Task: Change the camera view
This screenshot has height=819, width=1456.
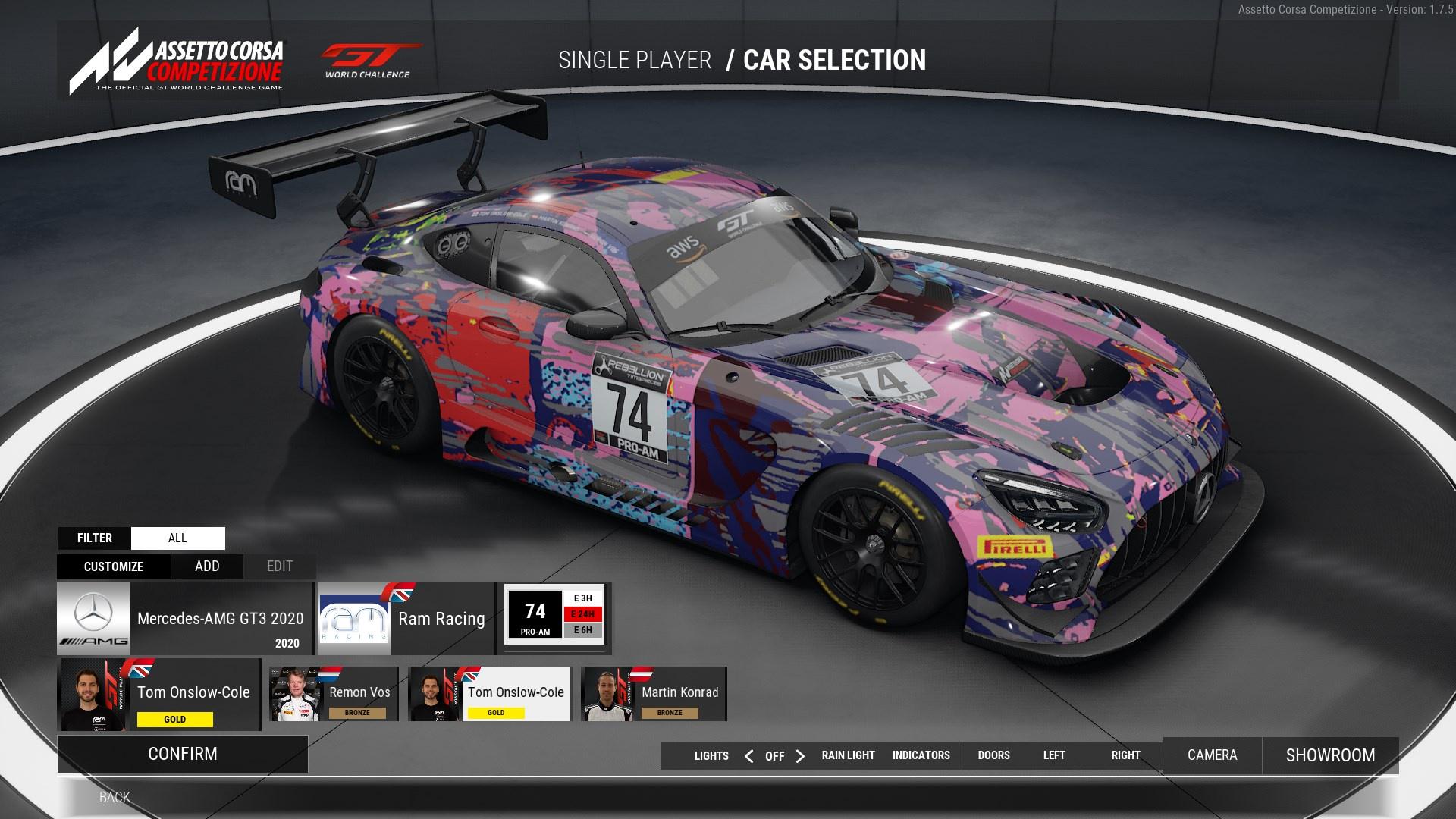Action: 1212,755
